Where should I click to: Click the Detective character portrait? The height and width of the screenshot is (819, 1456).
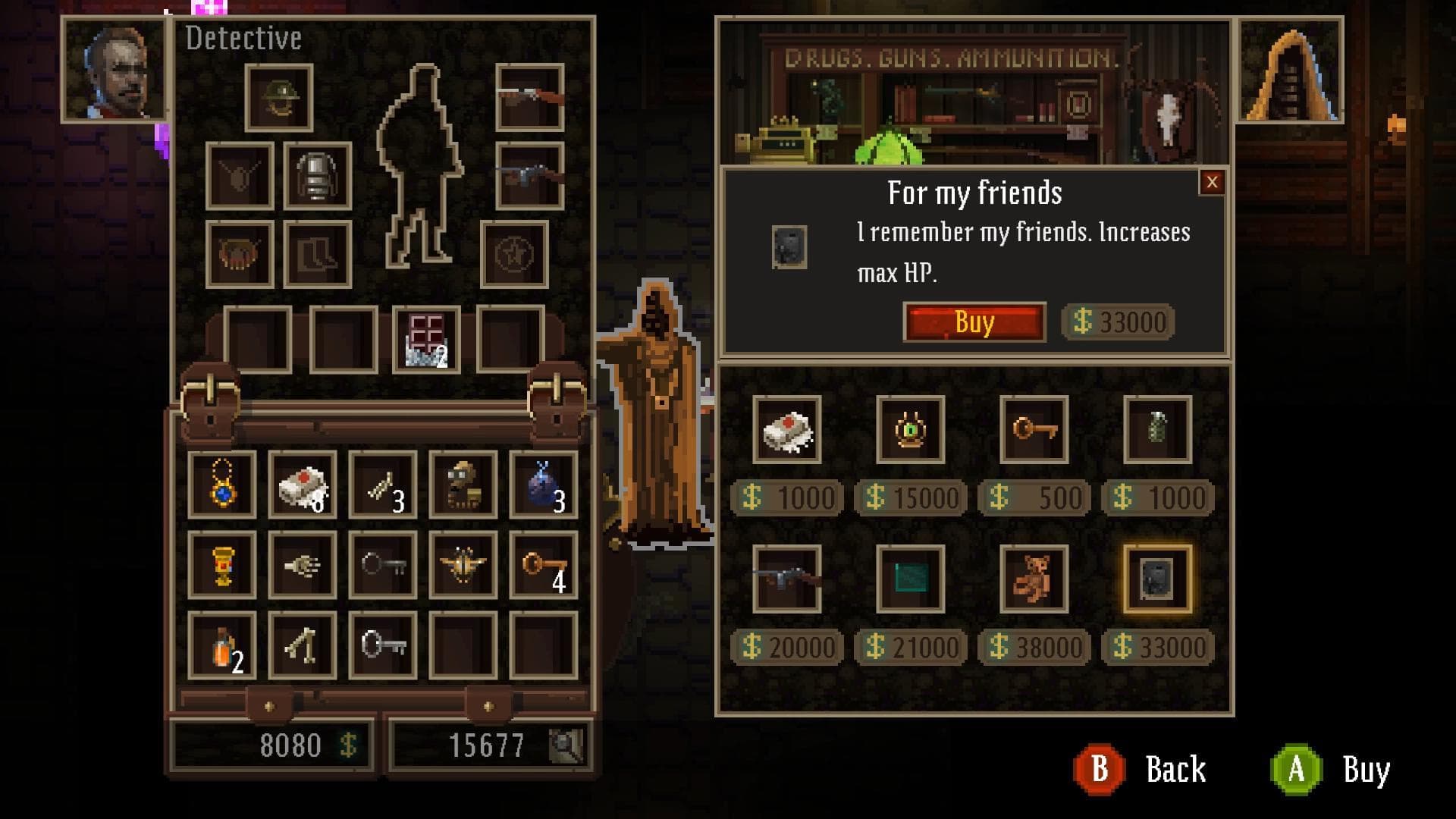115,71
